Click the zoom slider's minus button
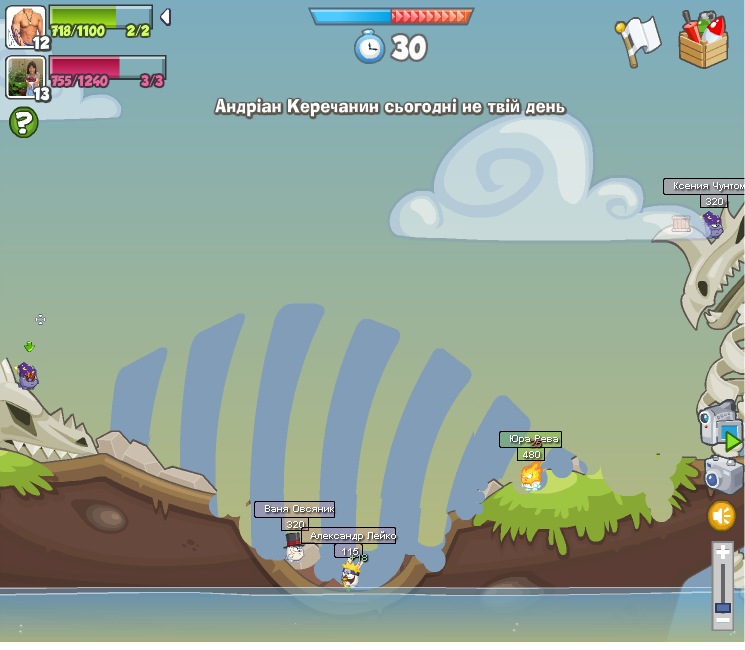 [723, 620]
